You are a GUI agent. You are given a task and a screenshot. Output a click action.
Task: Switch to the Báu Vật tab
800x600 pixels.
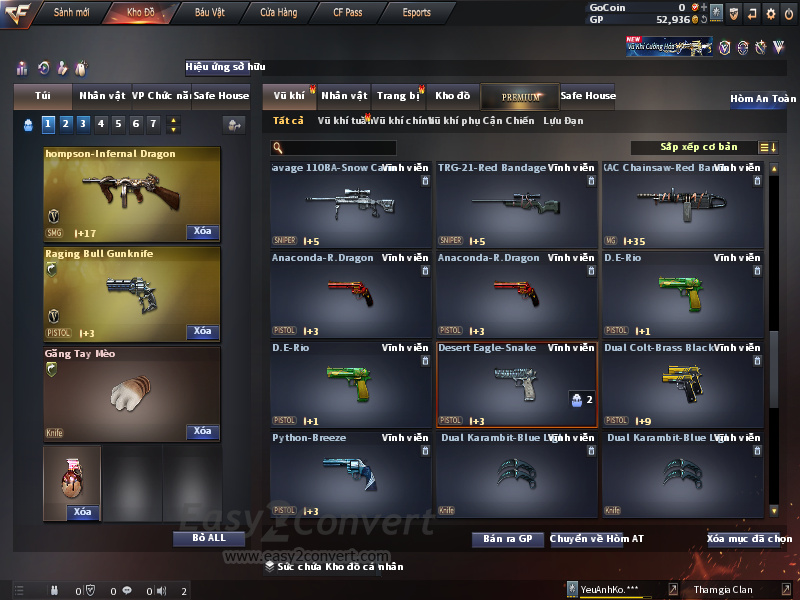pos(210,13)
